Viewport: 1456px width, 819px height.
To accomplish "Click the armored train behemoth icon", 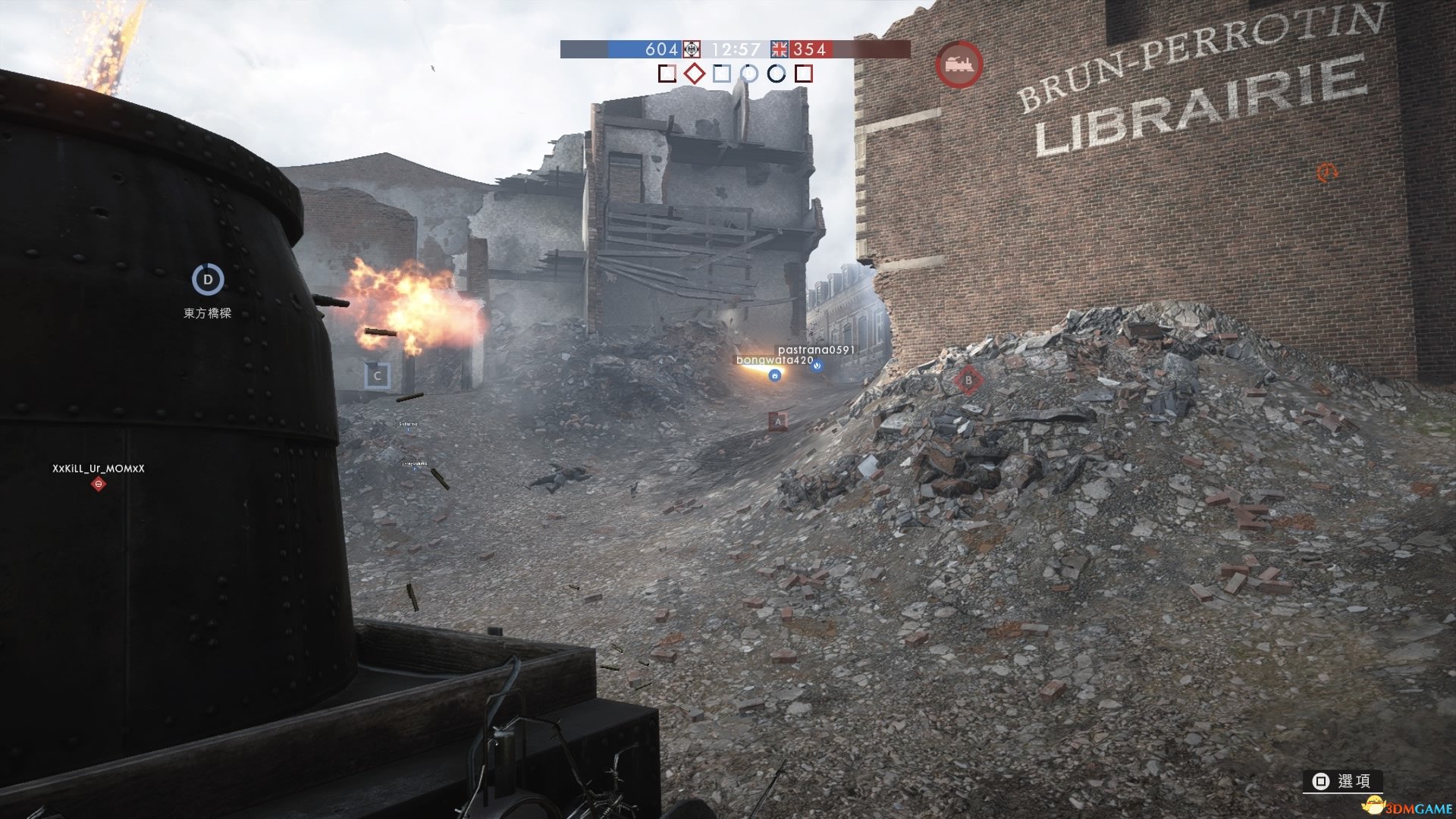I will (x=959, y=65).
